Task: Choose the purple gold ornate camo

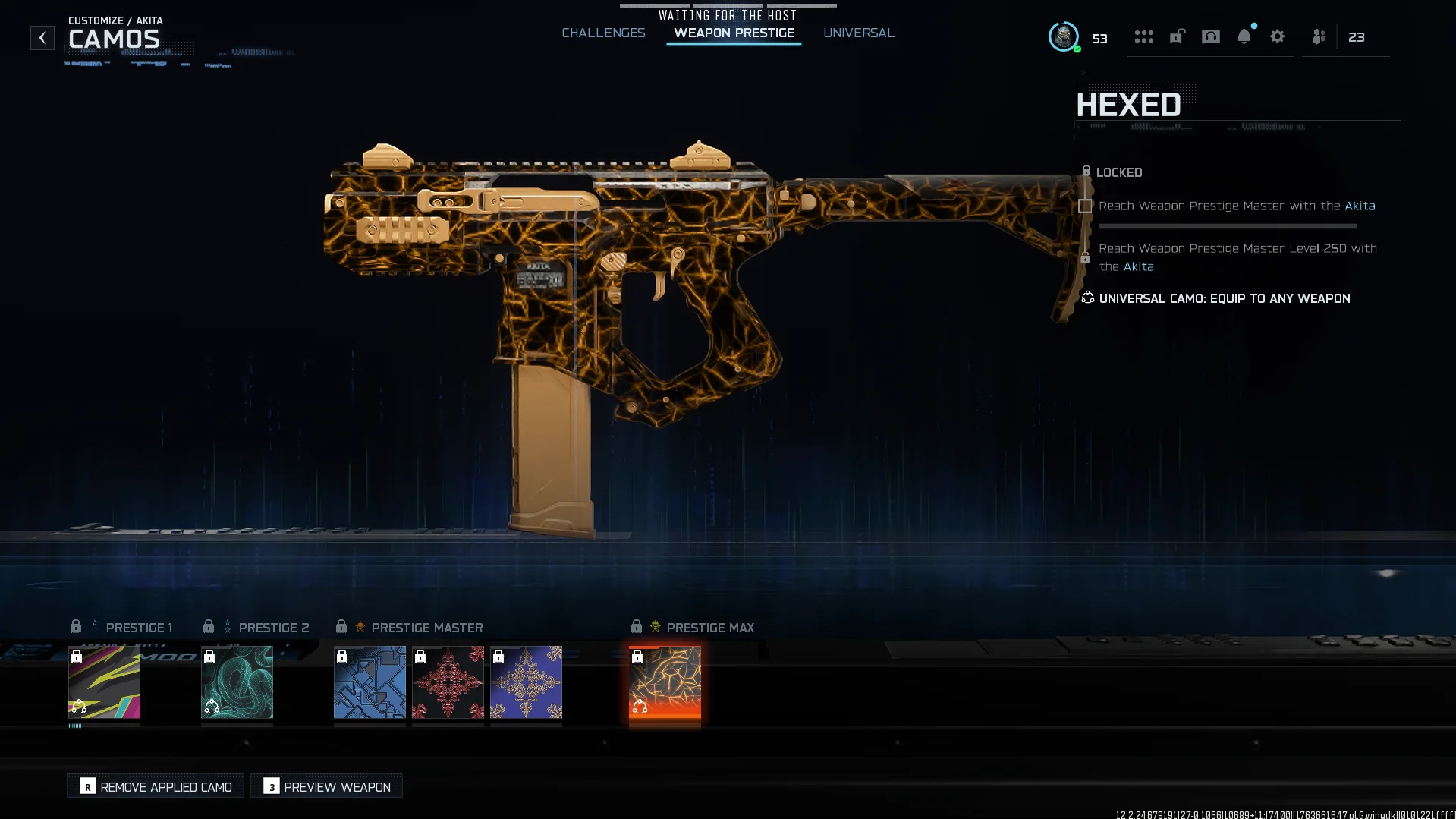Action: tap(526, 682)
